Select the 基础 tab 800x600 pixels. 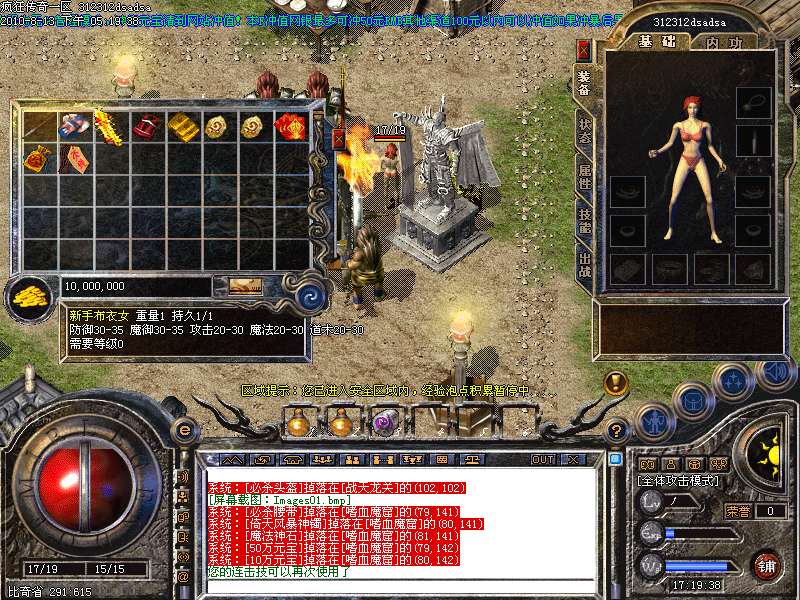click(x=658, y=42)
